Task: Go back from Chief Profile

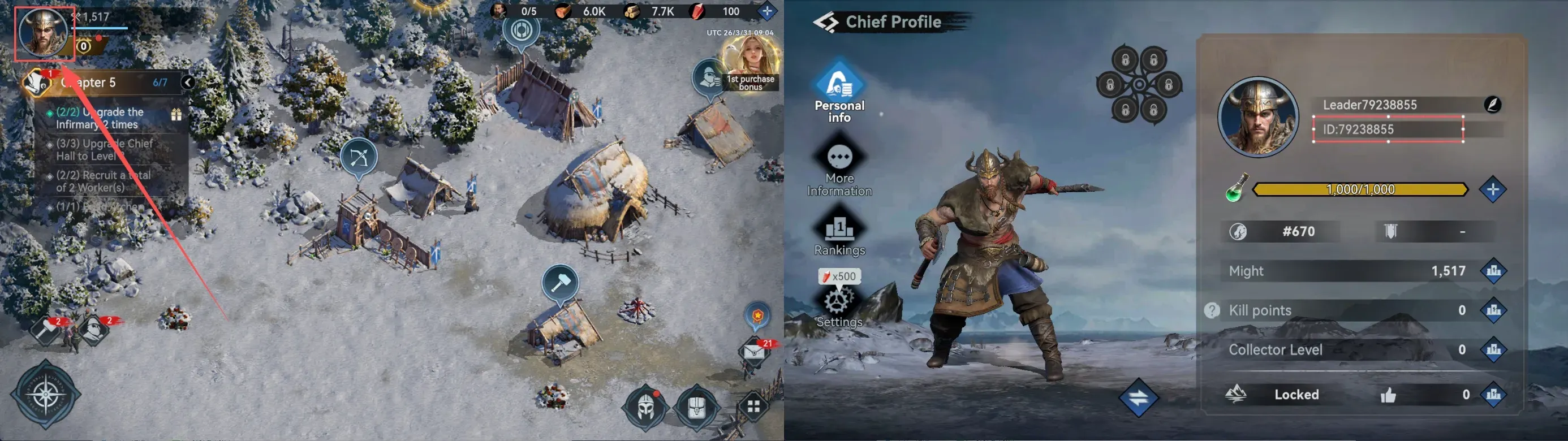Action: [x=826, y=23]
